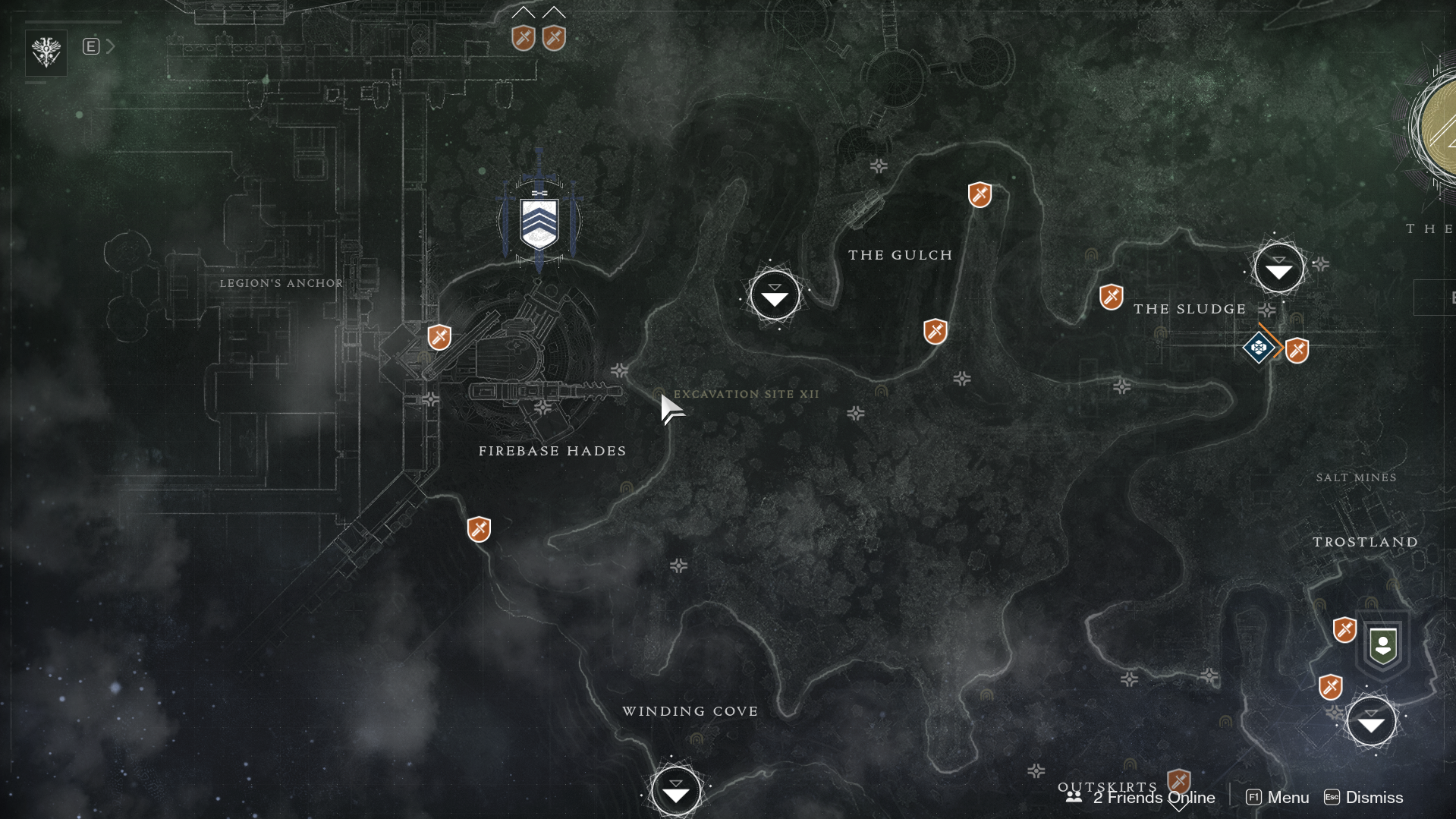Select the adventure marker left of The Sludge label
Screen dimensions: 1456x819
click(1111, 297)
